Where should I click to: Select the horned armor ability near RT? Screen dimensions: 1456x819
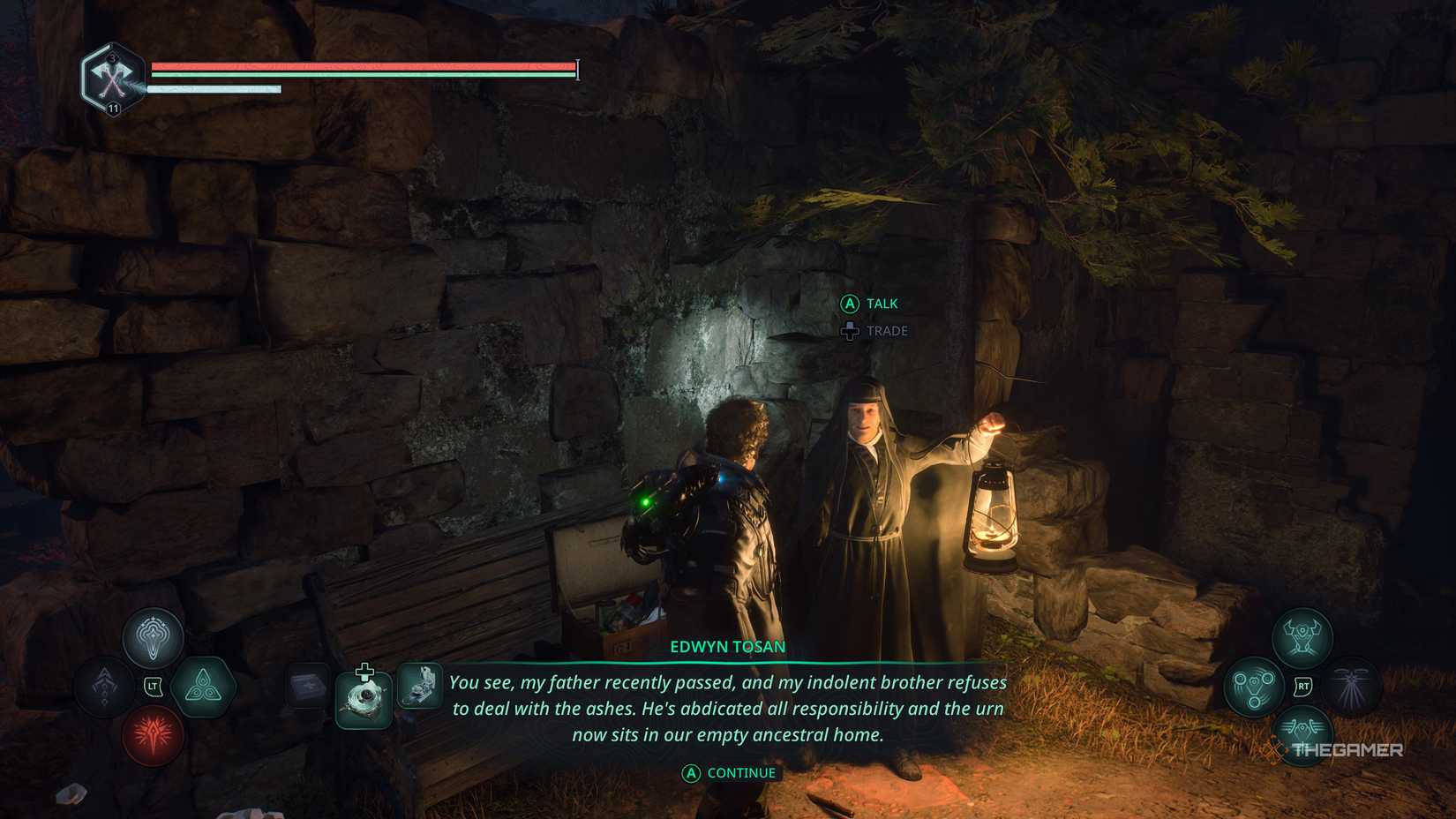click(x=1302, y=635)
